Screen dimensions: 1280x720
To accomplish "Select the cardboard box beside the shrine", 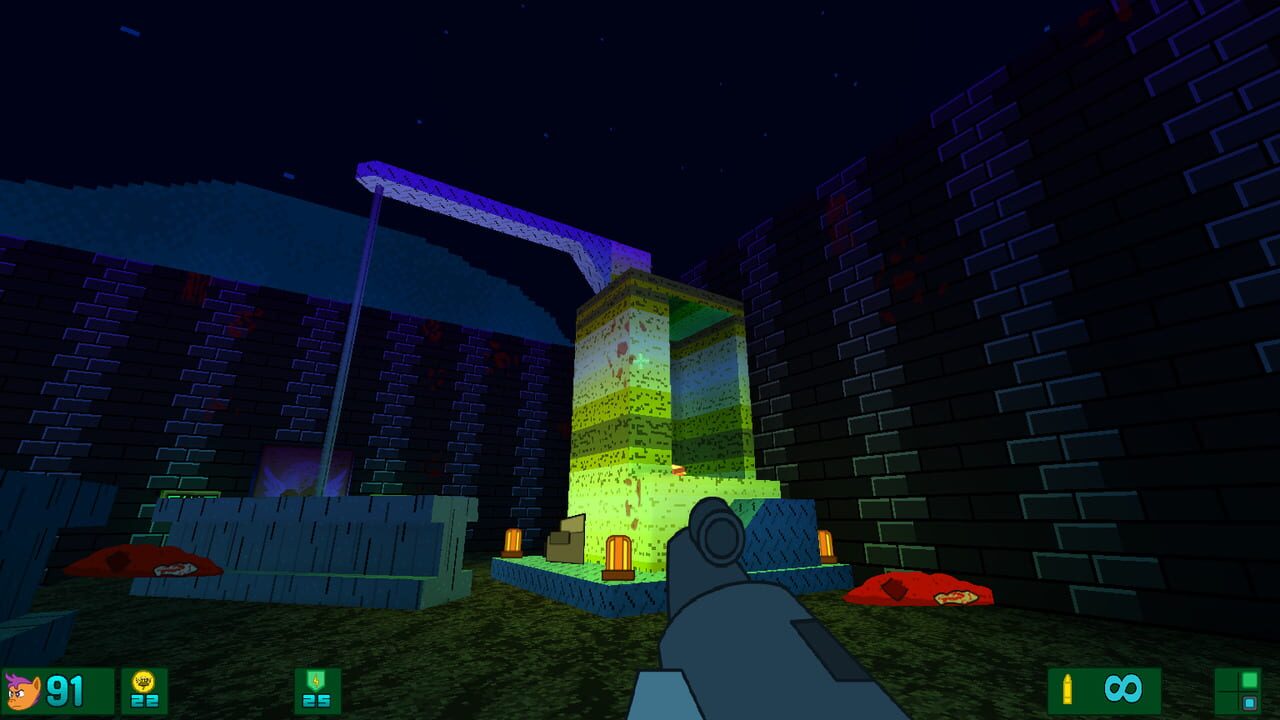I will pyautogui.click(x=565, y=540).
